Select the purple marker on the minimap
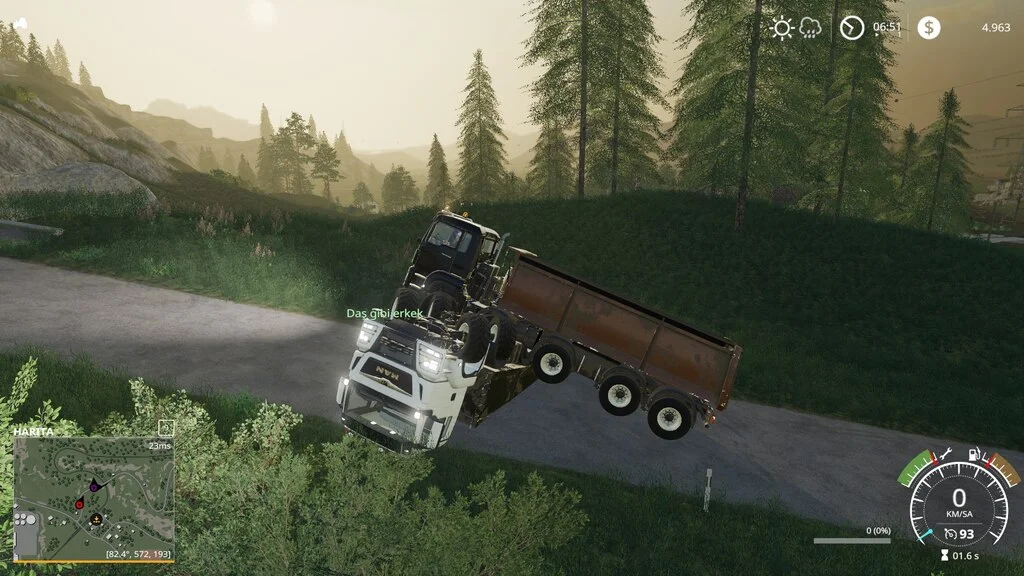 click(94, 486)
